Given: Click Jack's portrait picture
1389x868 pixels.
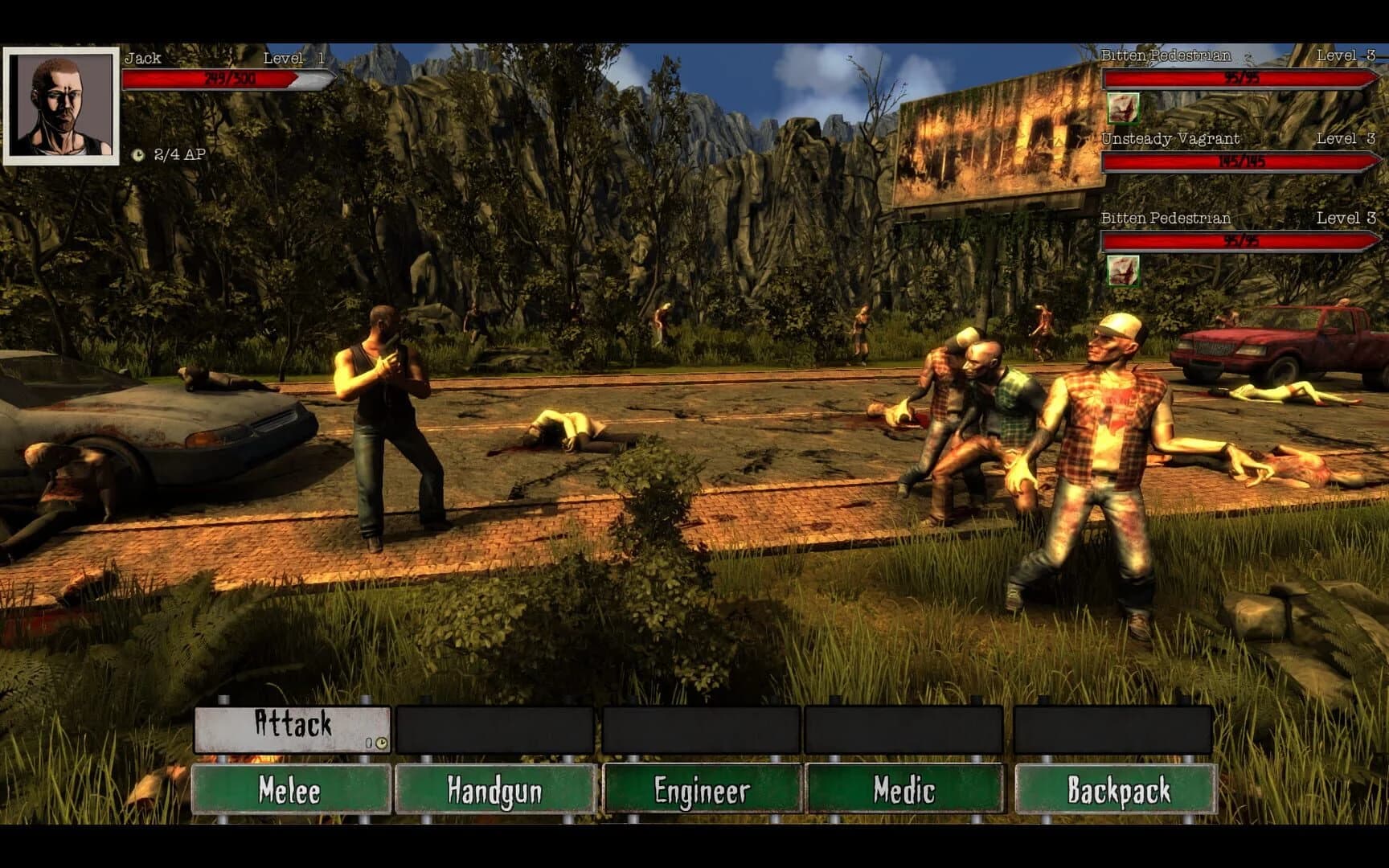Looking at the screenshot, I should 60,106.
